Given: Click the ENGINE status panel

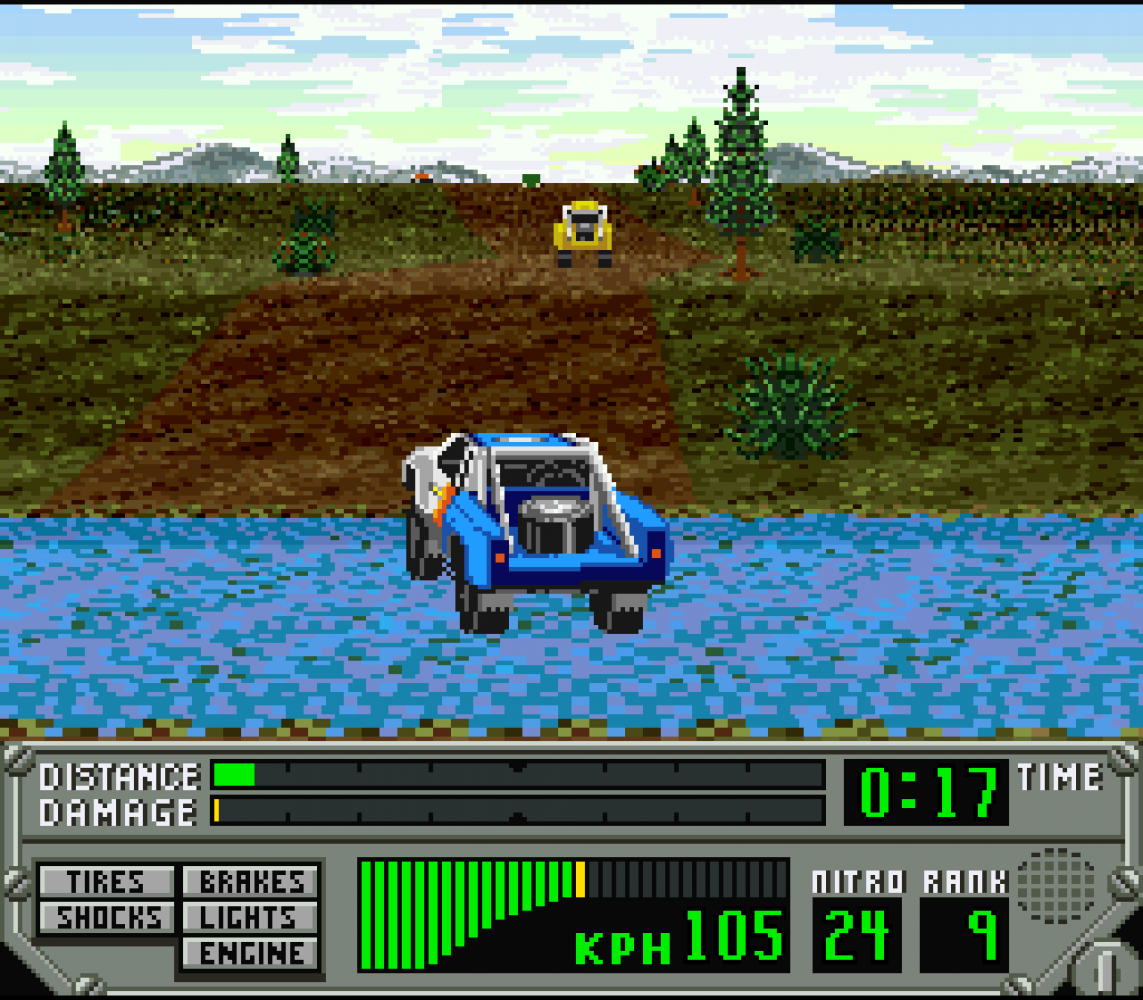Looking at the screenshot, I should click(251, 953).
